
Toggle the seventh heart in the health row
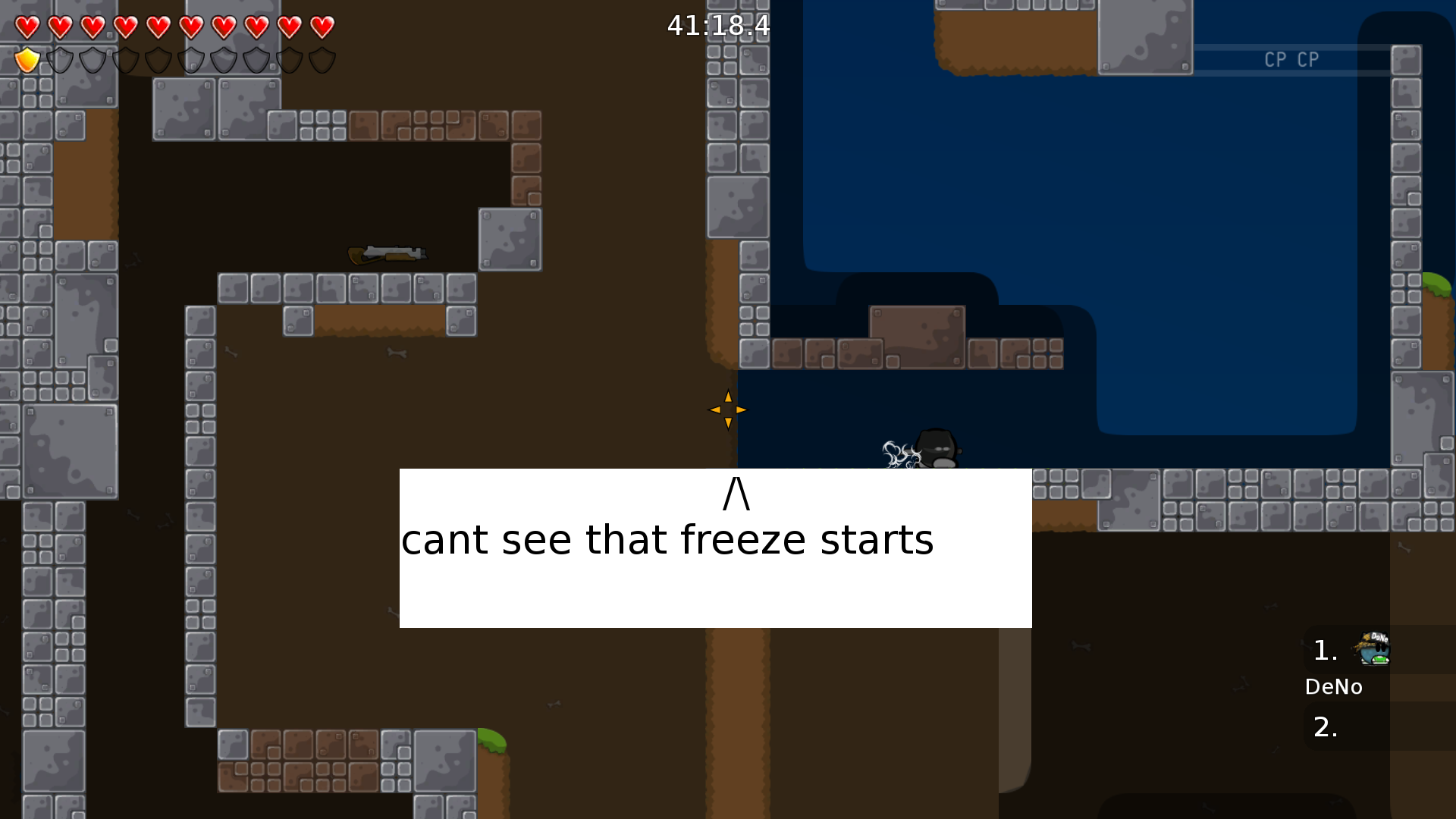(222, 27)
